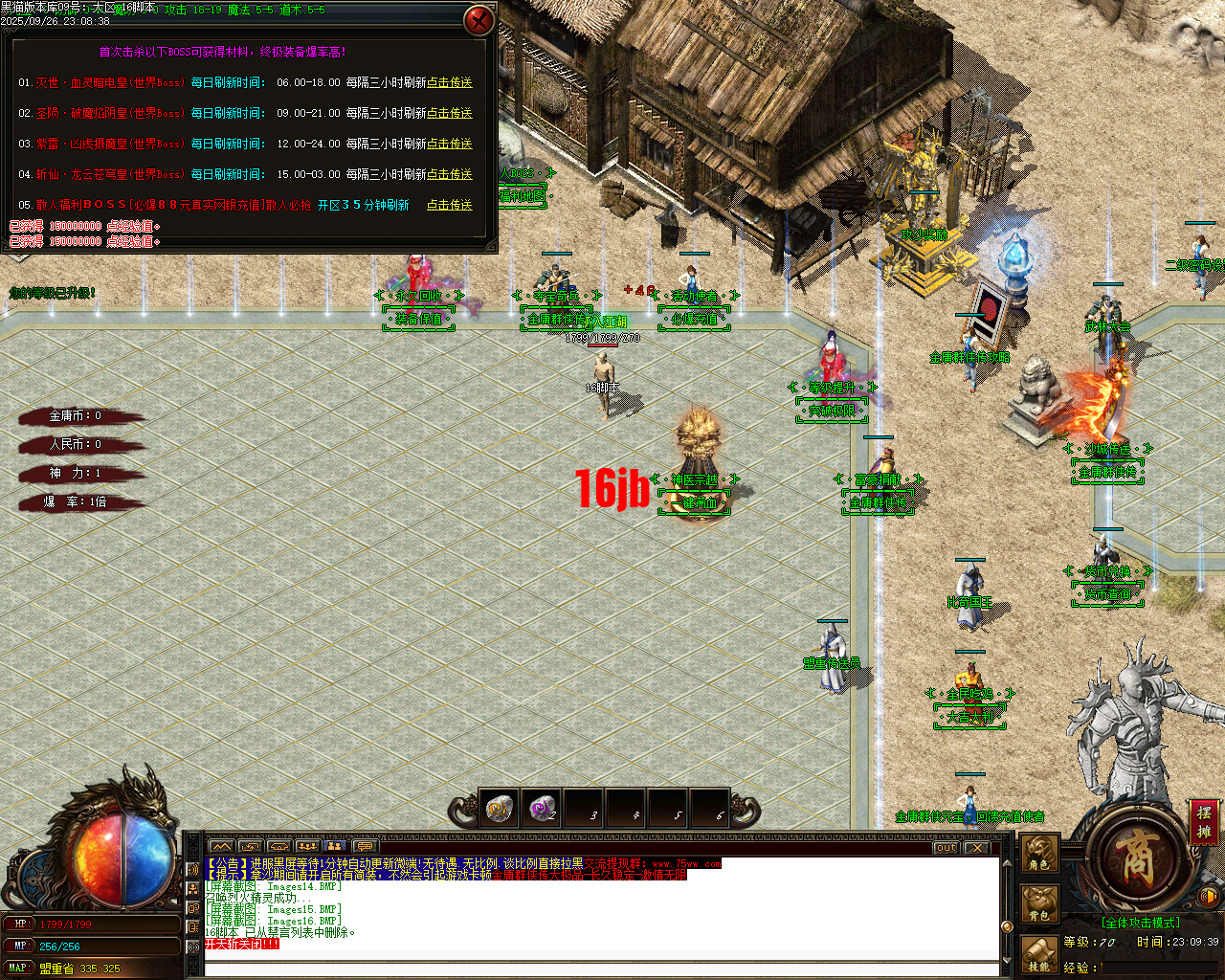Click the team members icon in the chat toolbar
Viewport: 1225px width, 980px height.
[306, 847]
